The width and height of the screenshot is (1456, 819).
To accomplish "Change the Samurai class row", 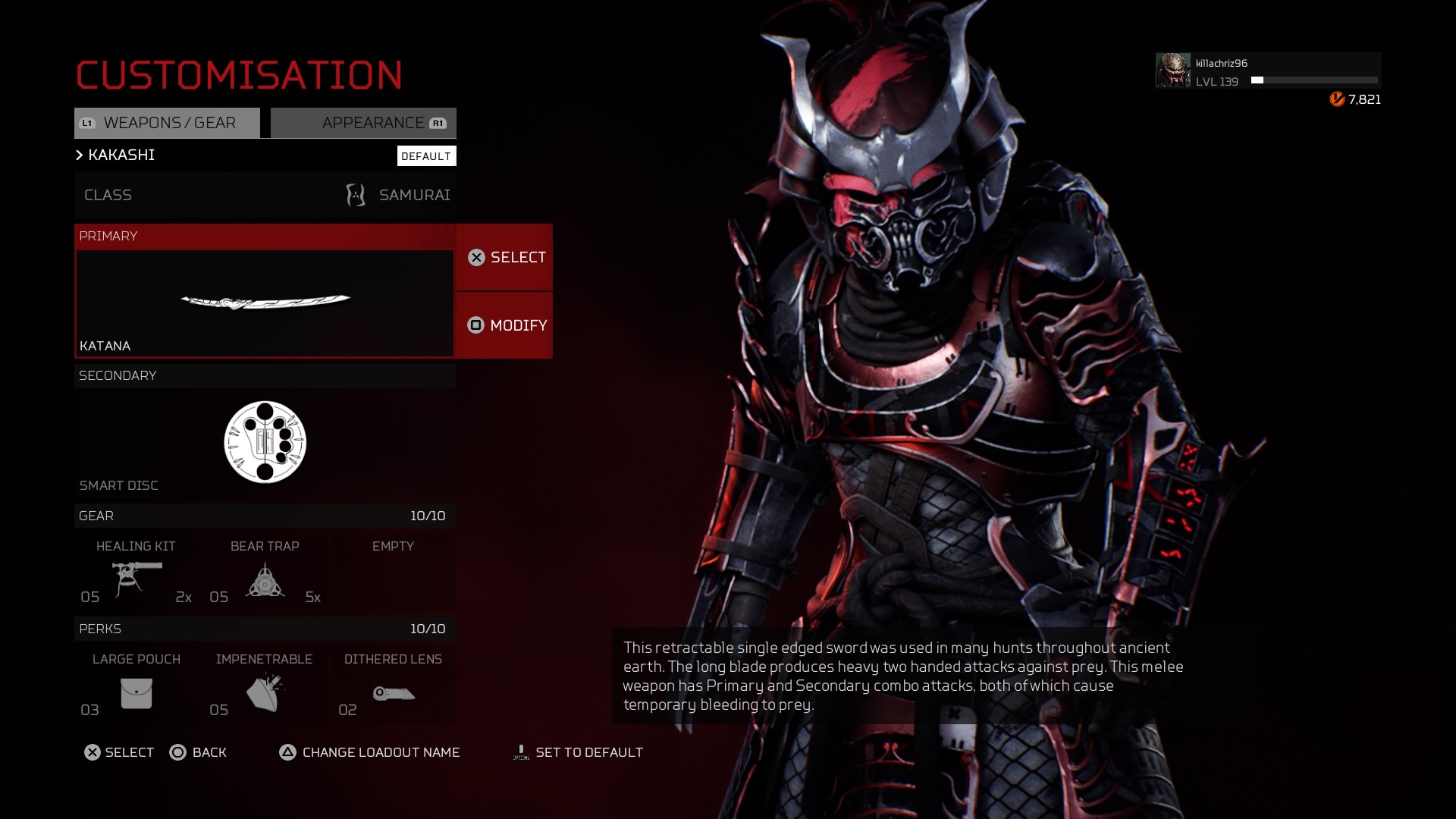I will (265, 195).
